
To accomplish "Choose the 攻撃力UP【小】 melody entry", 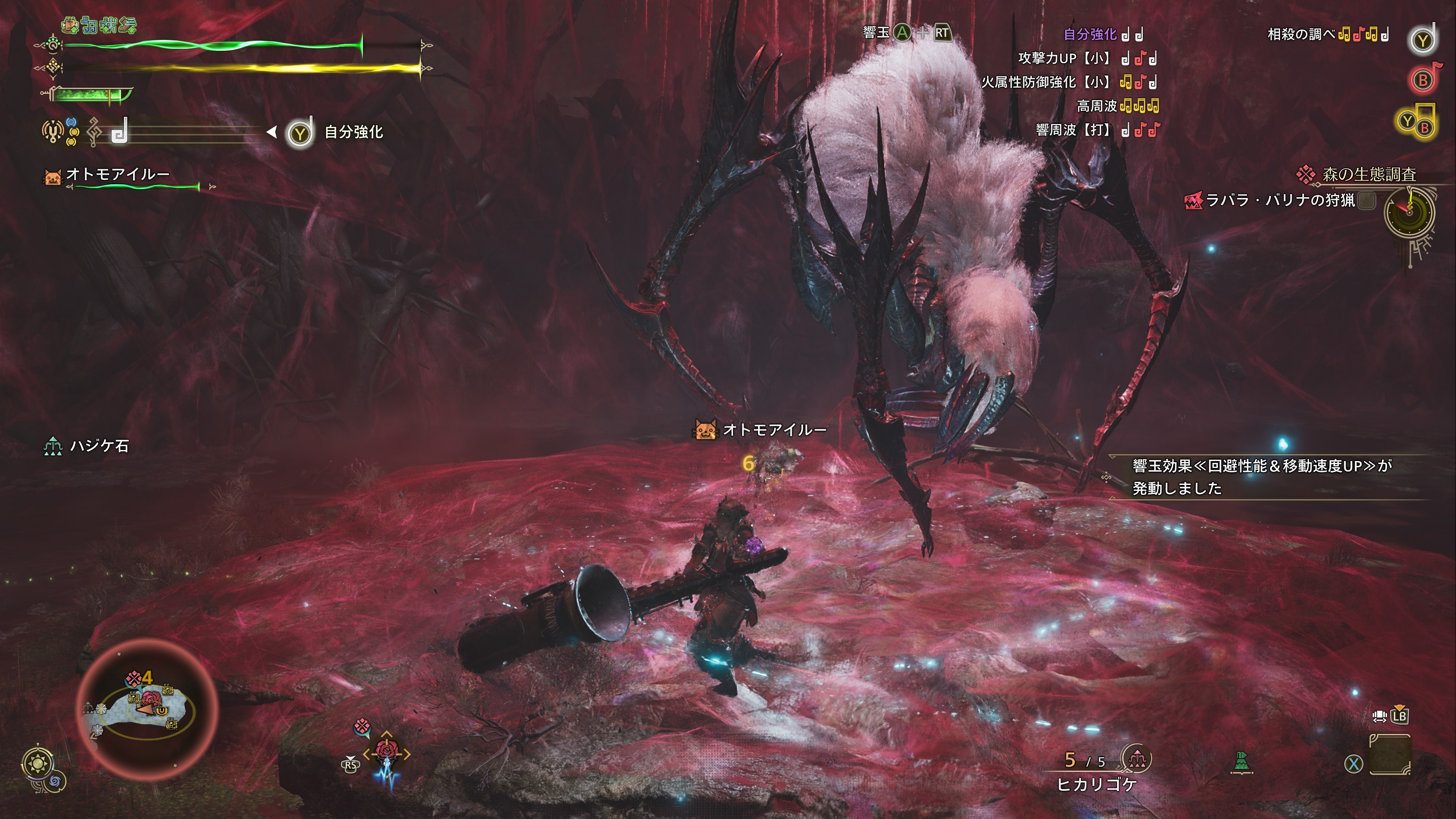I will [x=1062, y=58].
